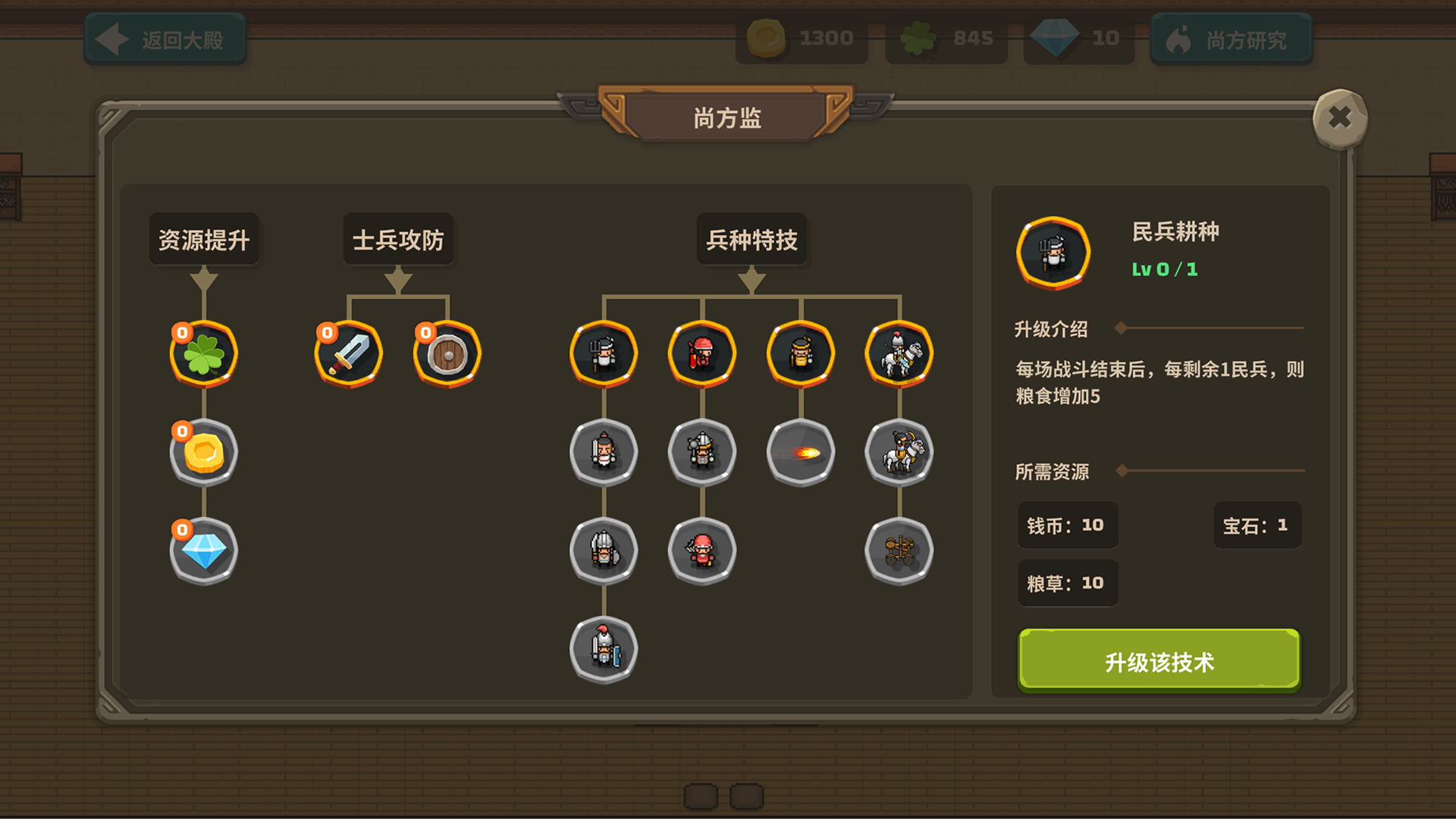
Task: Open the 尚方研究 research menu
Action: (1231, 40)
